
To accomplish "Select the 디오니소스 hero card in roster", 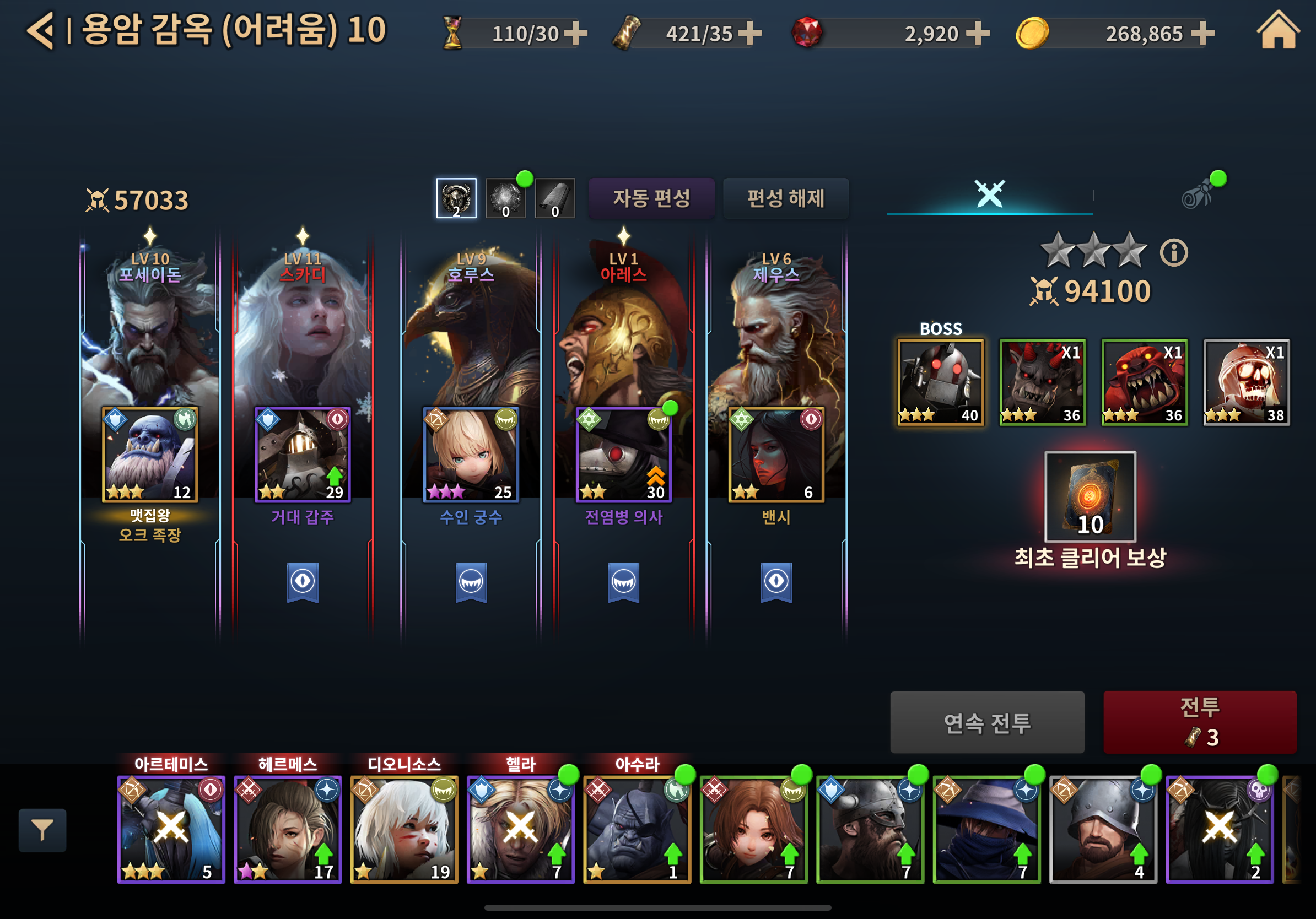I will click(403, 829).
